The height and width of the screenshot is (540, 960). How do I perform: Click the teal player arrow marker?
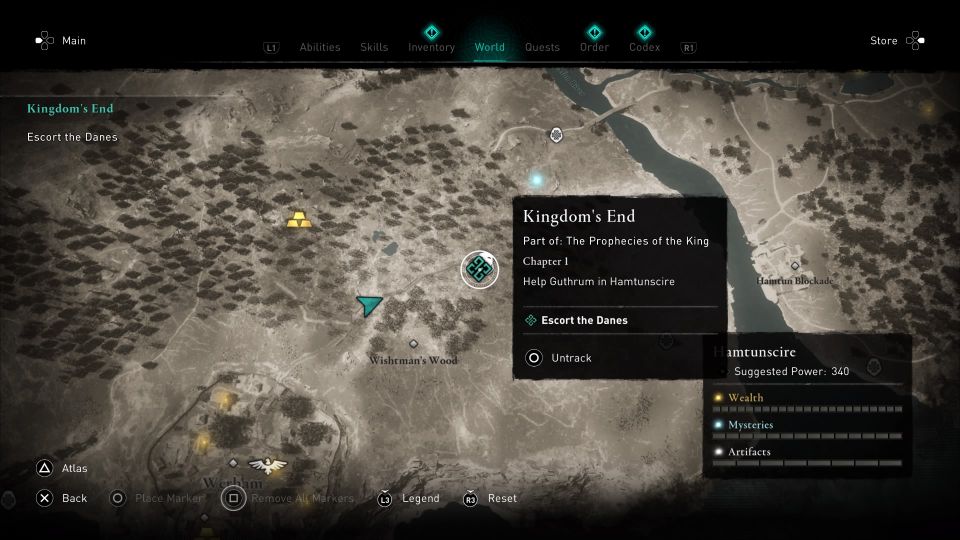pos(369,305)
